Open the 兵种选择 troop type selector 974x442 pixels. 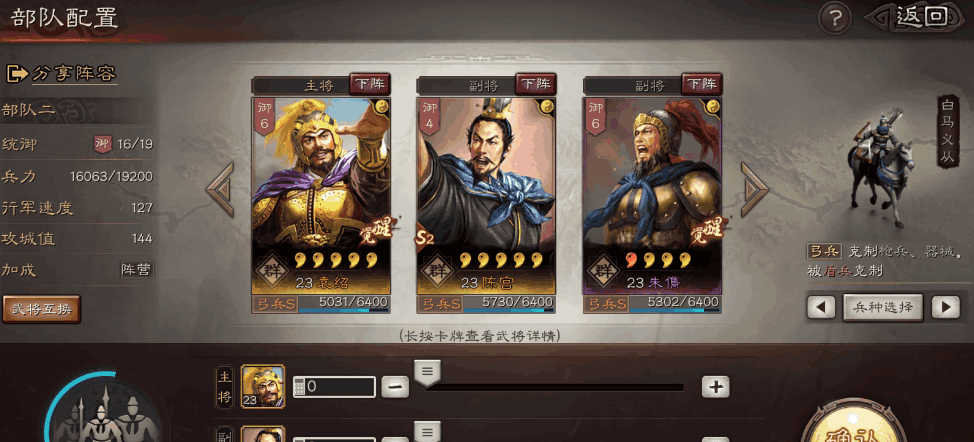tap(882, 307)
